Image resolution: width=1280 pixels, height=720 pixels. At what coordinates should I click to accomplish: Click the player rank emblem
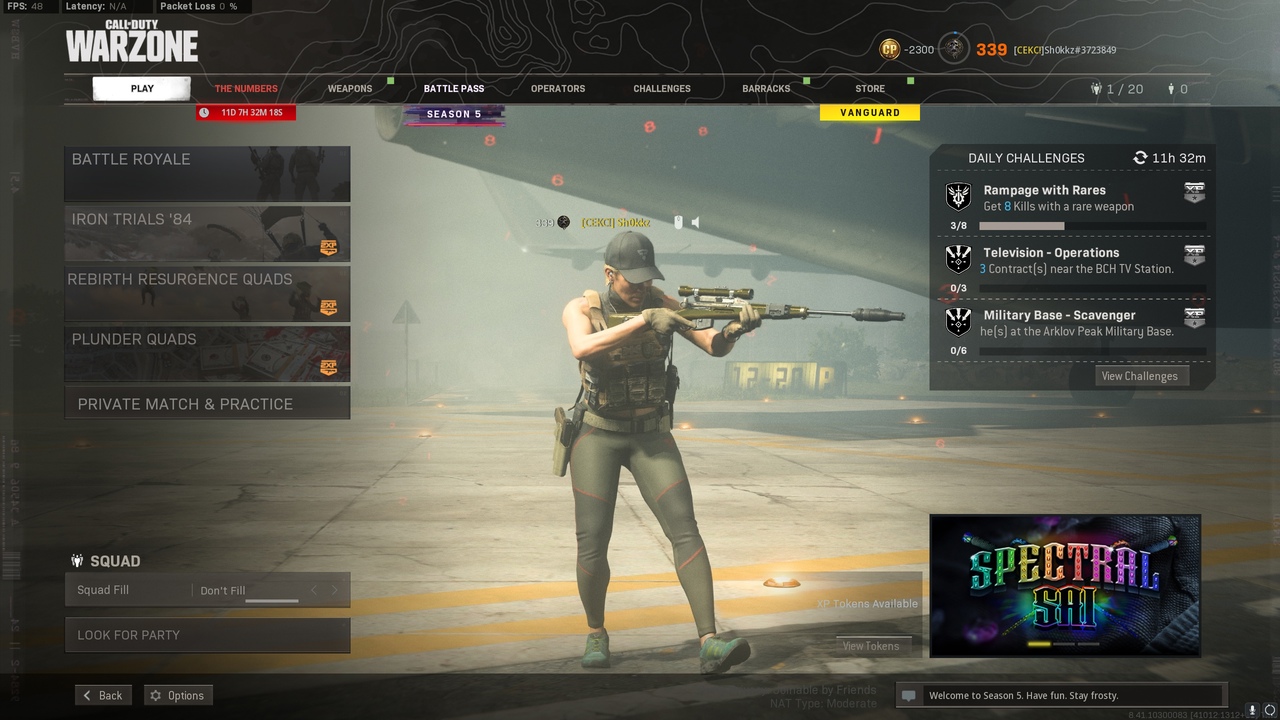[954, 49]
